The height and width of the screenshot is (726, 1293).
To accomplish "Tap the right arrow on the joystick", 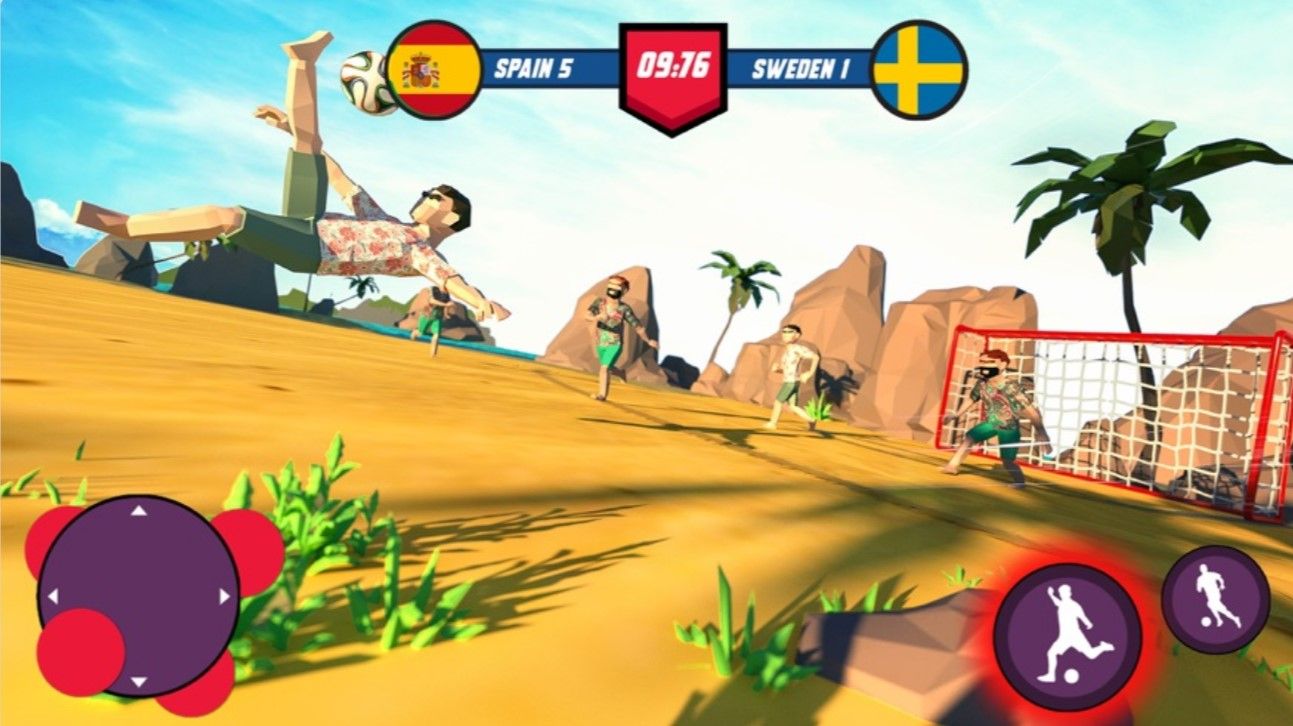I will click(224, 596).
